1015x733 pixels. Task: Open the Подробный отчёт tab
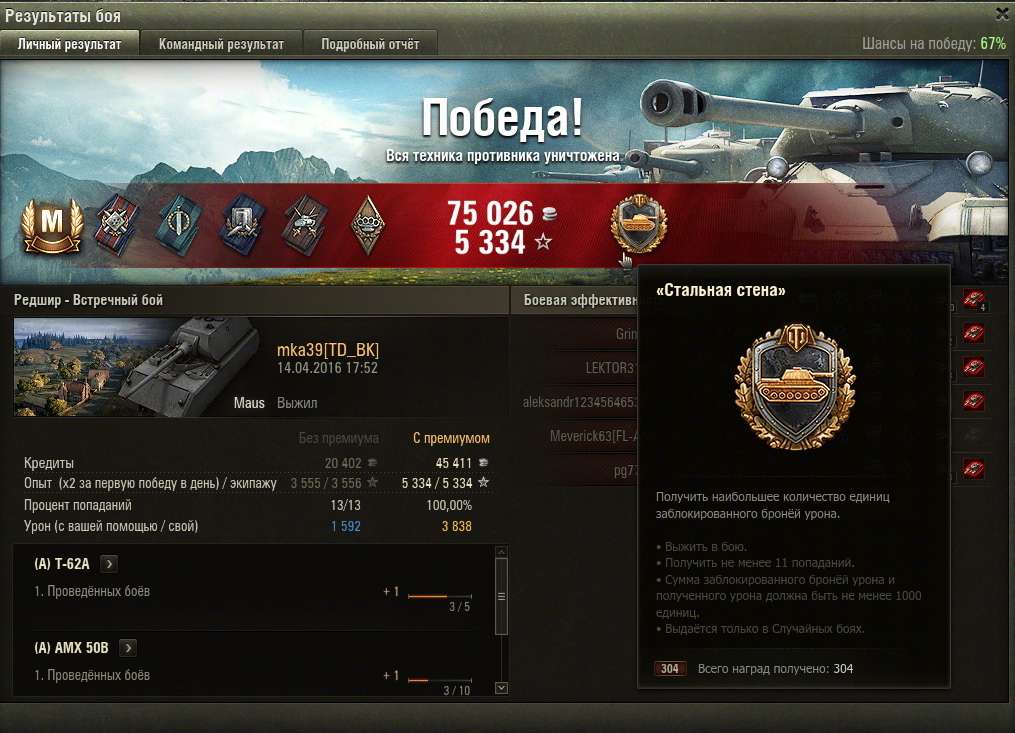[370, 44]
